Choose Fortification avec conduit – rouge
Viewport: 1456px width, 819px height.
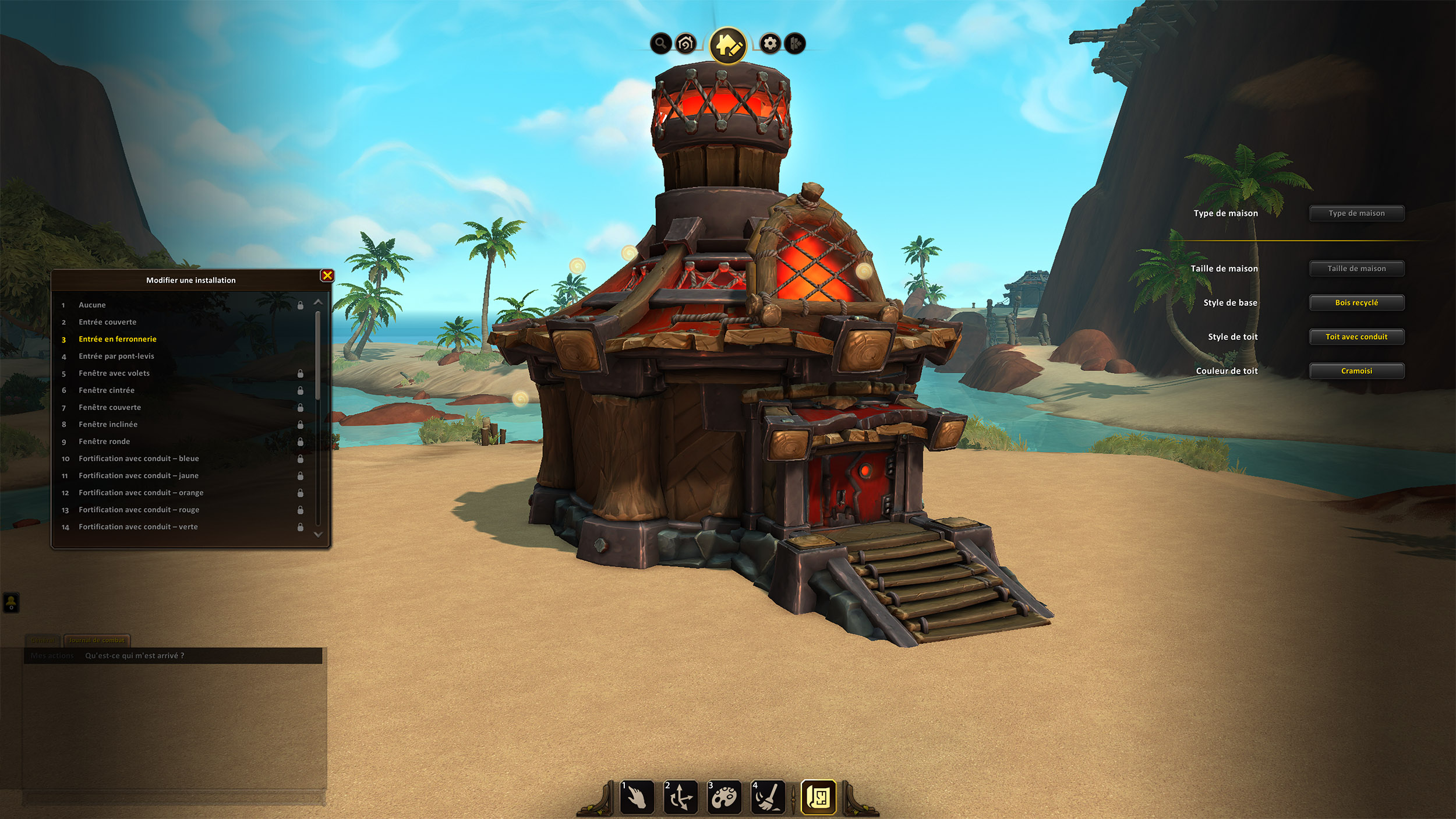(139, 510)
